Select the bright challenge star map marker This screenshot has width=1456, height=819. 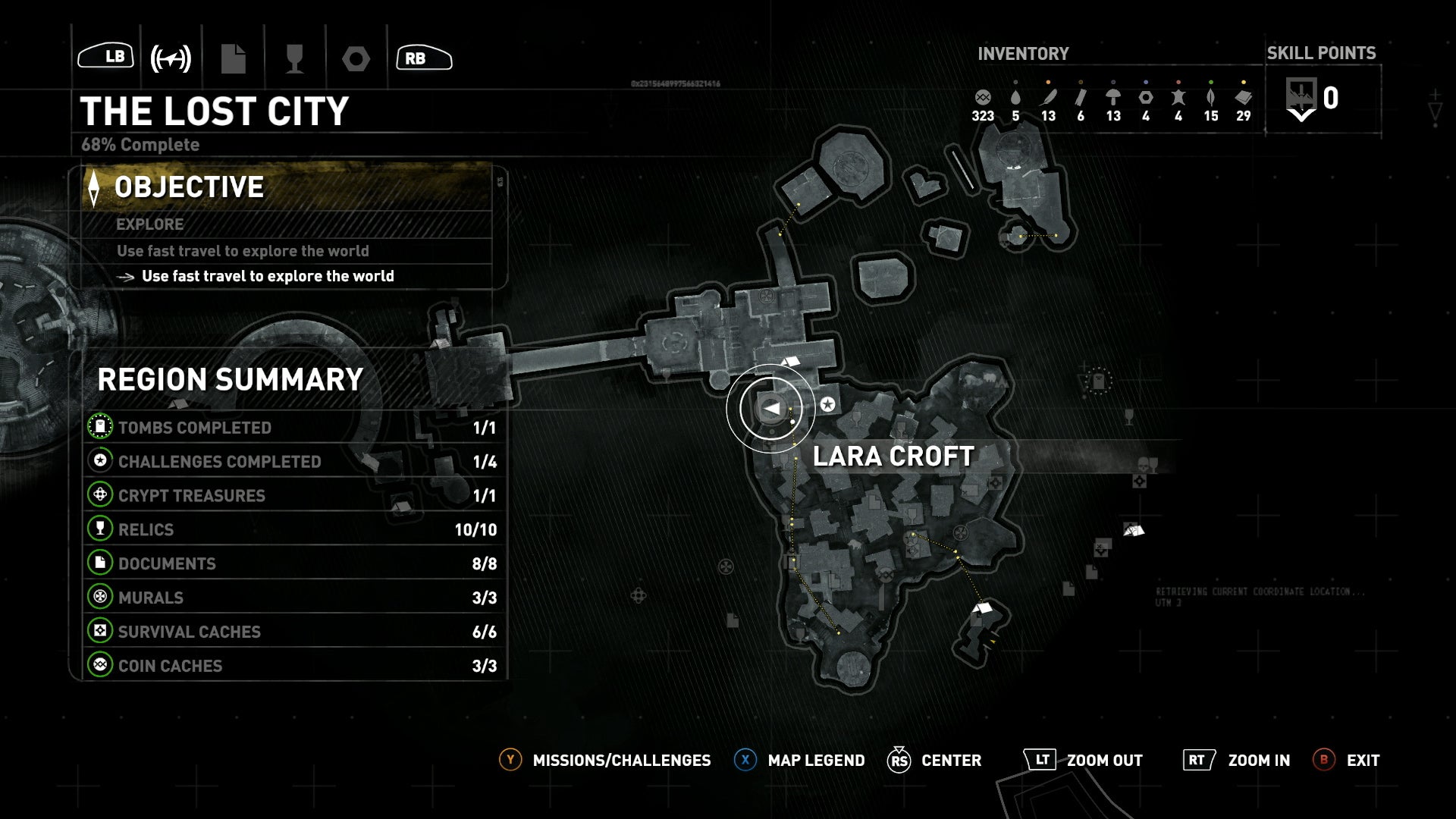[828, 404]
